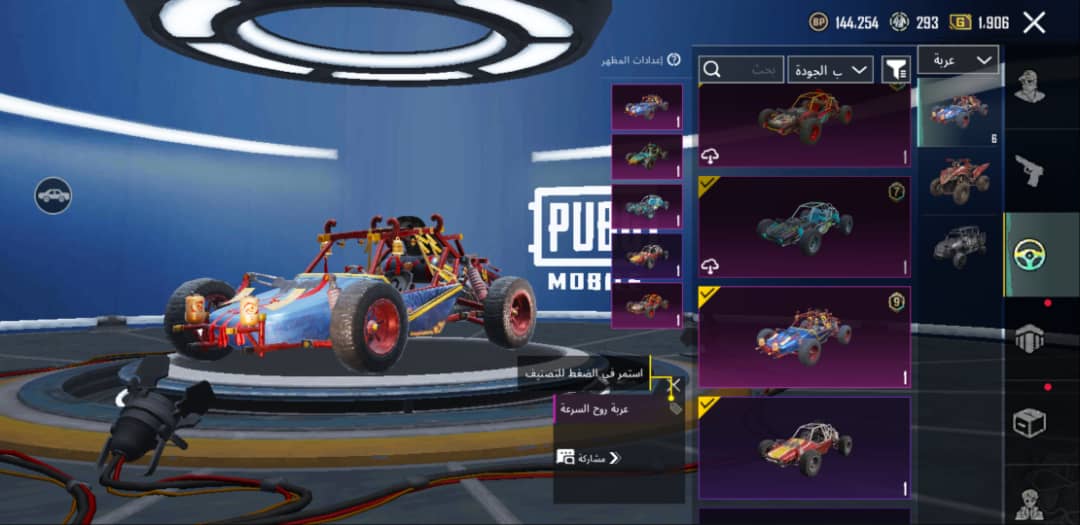This screenshot has height=525, width=1080.
Task: Choose the teal buggy skin with level 7 badge
Action: pyautogui.click(x=804, y=227)
